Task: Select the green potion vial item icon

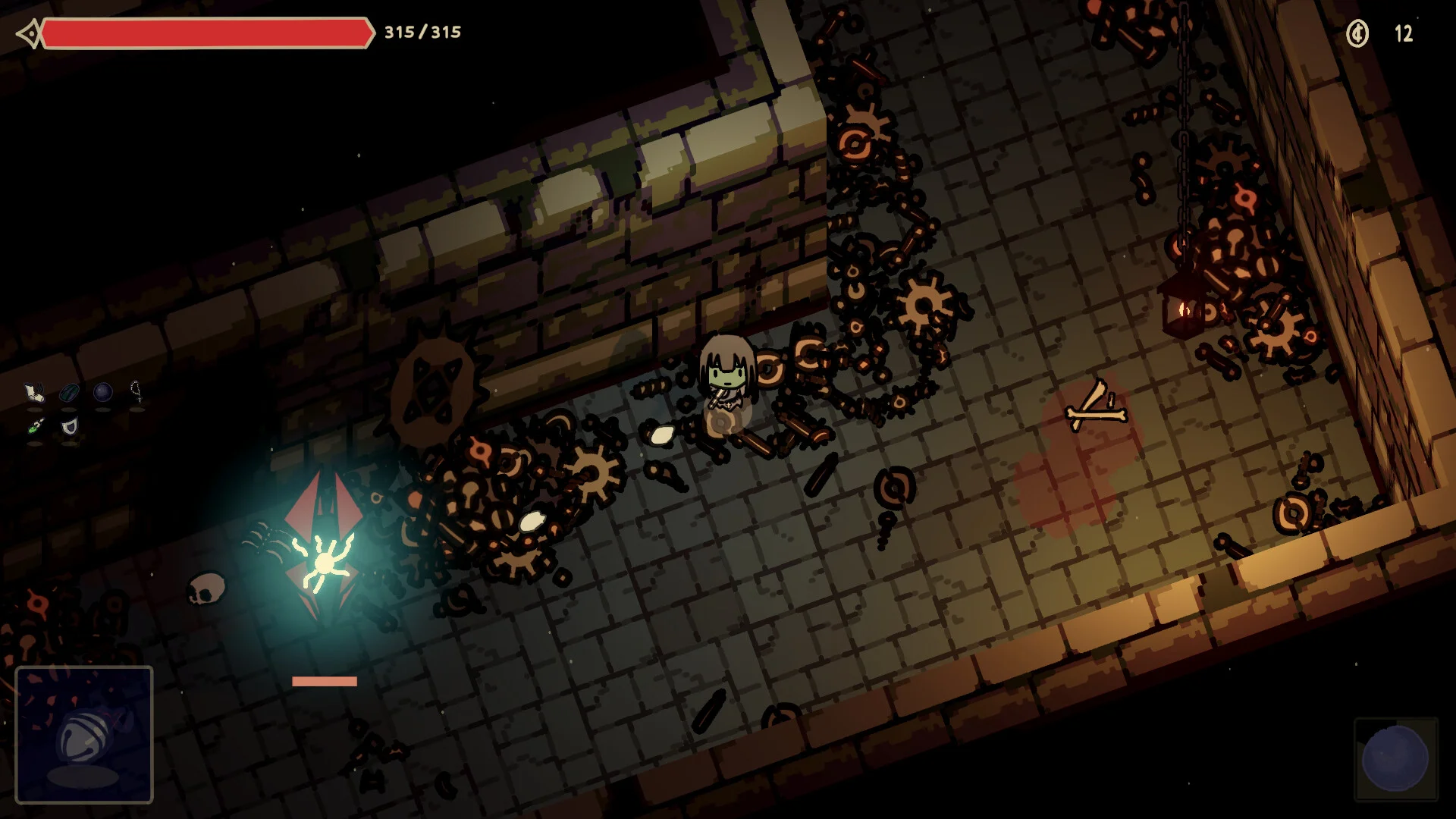Action: (35, 427)
